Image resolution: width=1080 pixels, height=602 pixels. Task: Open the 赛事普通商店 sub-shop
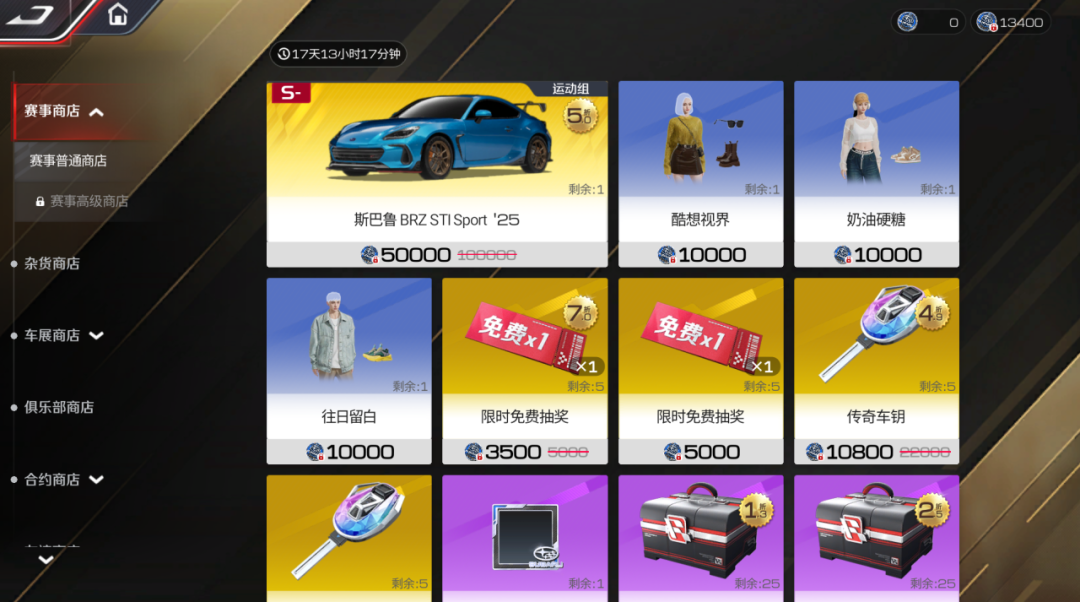[x=68, y=161]
